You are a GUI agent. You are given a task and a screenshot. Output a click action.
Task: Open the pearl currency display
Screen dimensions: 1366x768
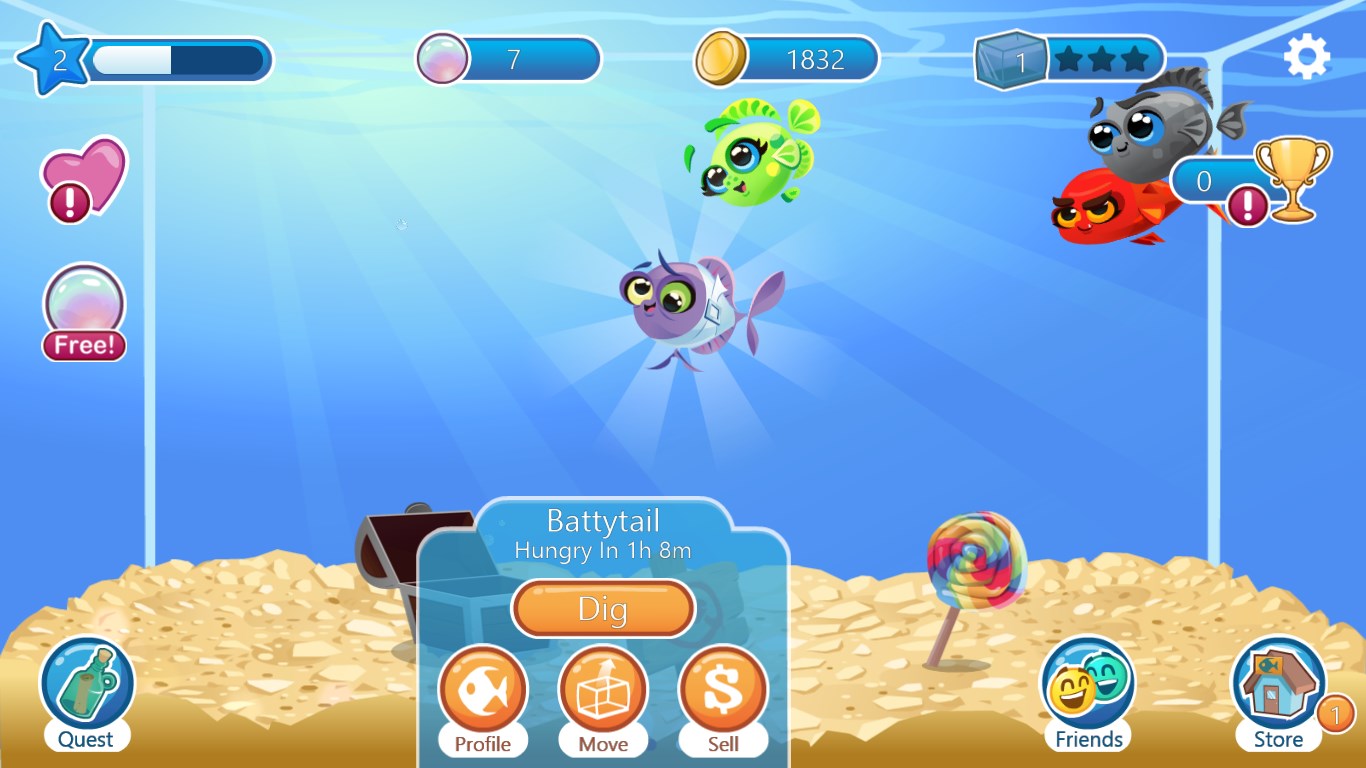[x=508, y=59]
